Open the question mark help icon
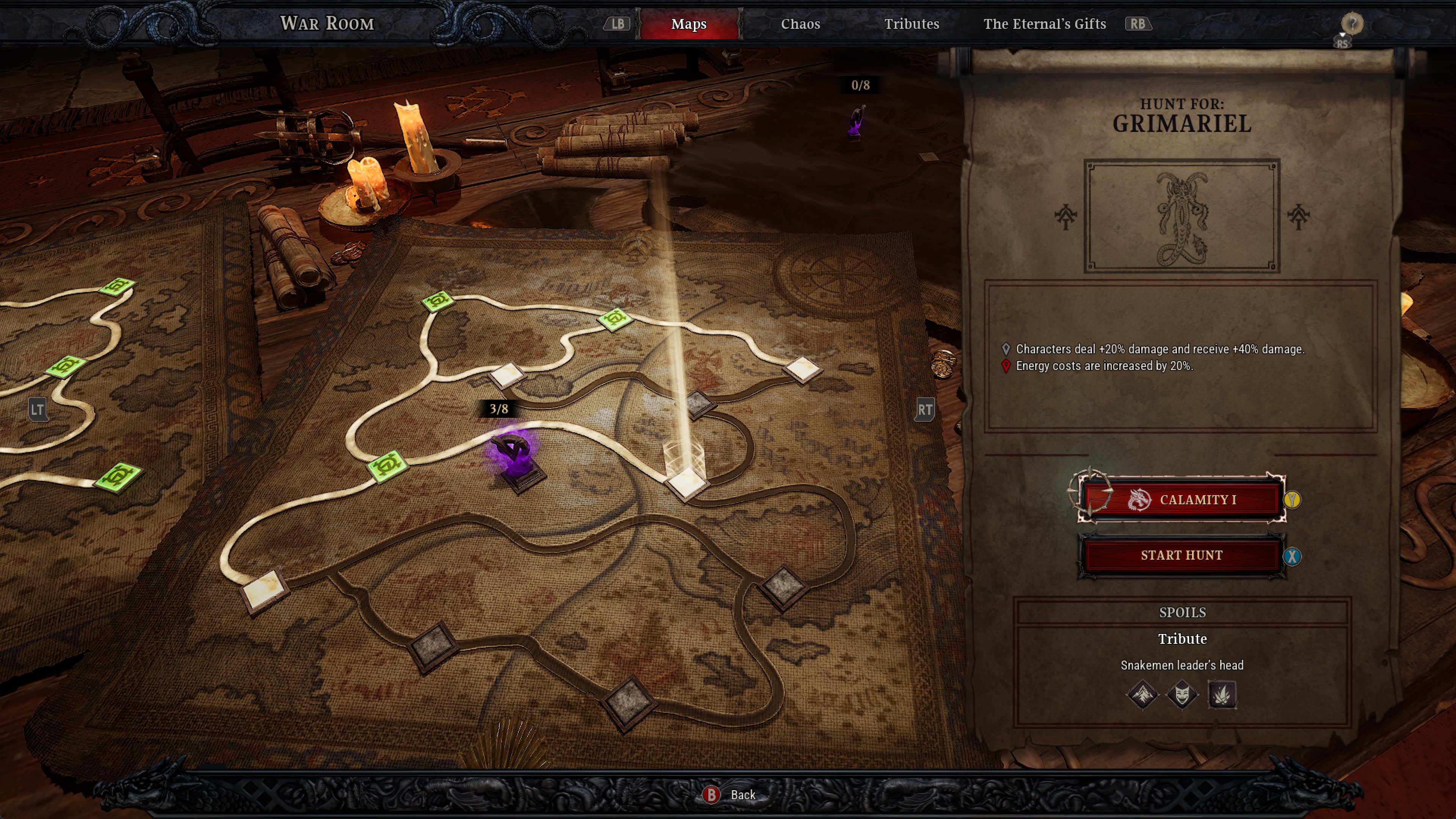The image size is (1456, 819). pos(1351,24)
